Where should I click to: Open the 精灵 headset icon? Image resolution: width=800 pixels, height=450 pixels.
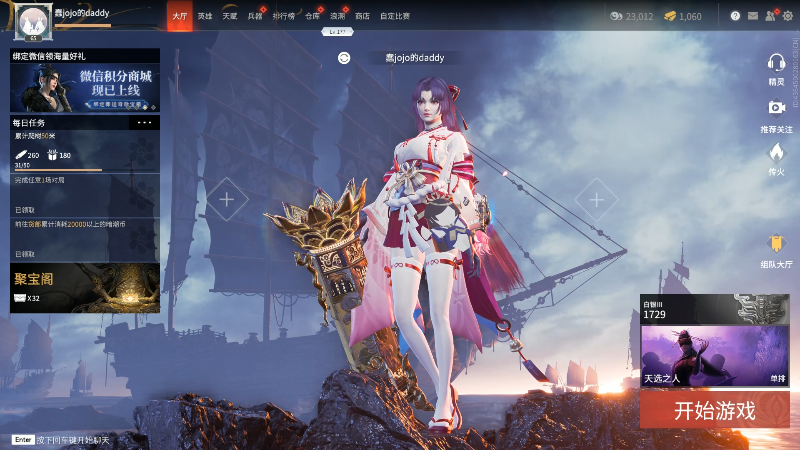click(776, 66)
